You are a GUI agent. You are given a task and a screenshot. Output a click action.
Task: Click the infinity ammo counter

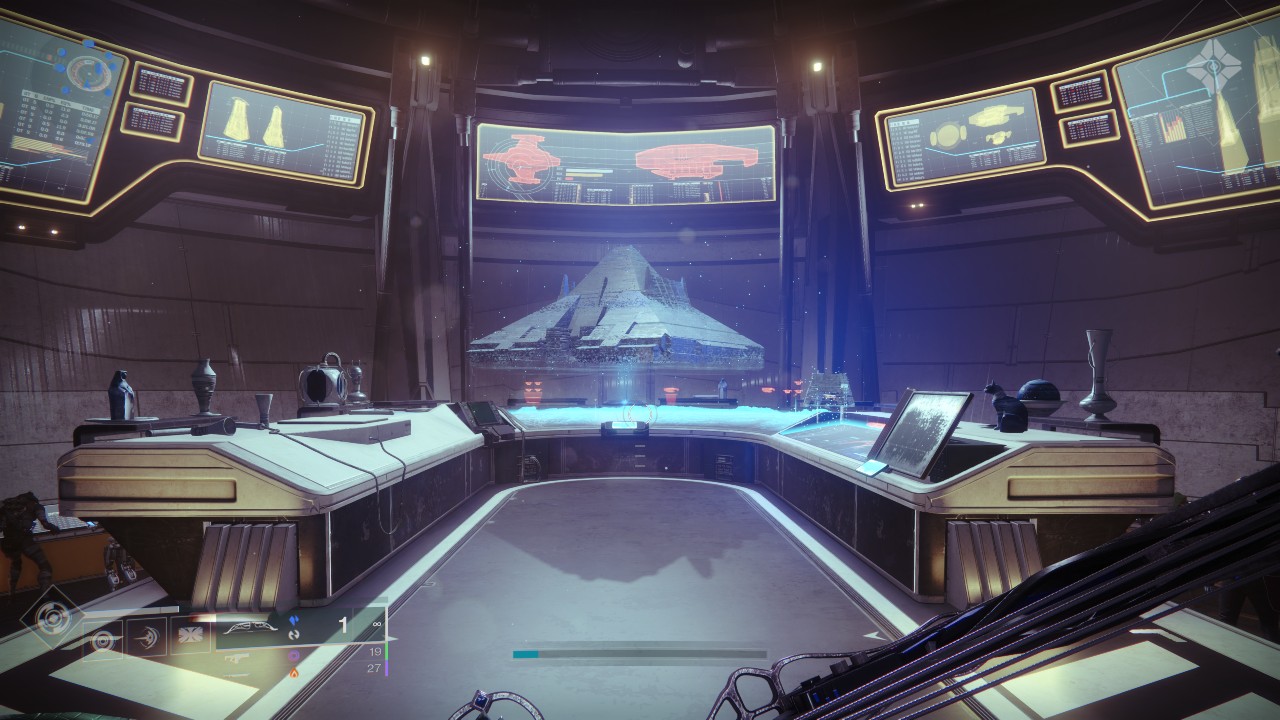(377, 623)
